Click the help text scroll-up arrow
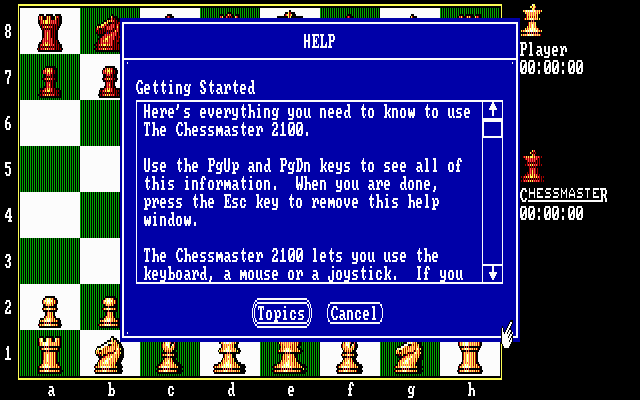 [x=492, y=109]
